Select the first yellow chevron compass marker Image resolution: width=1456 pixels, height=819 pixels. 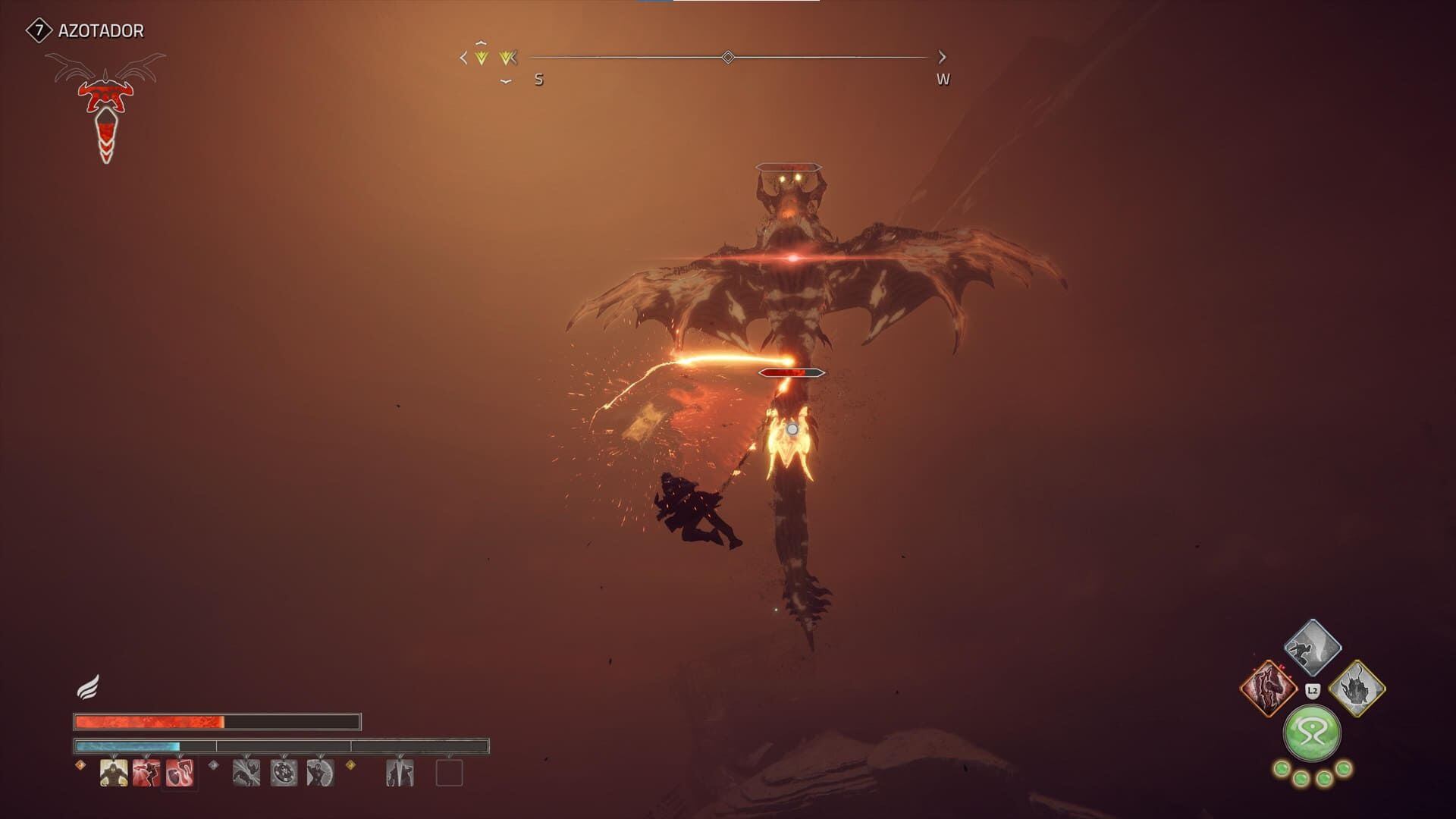[x=481, y=57]
